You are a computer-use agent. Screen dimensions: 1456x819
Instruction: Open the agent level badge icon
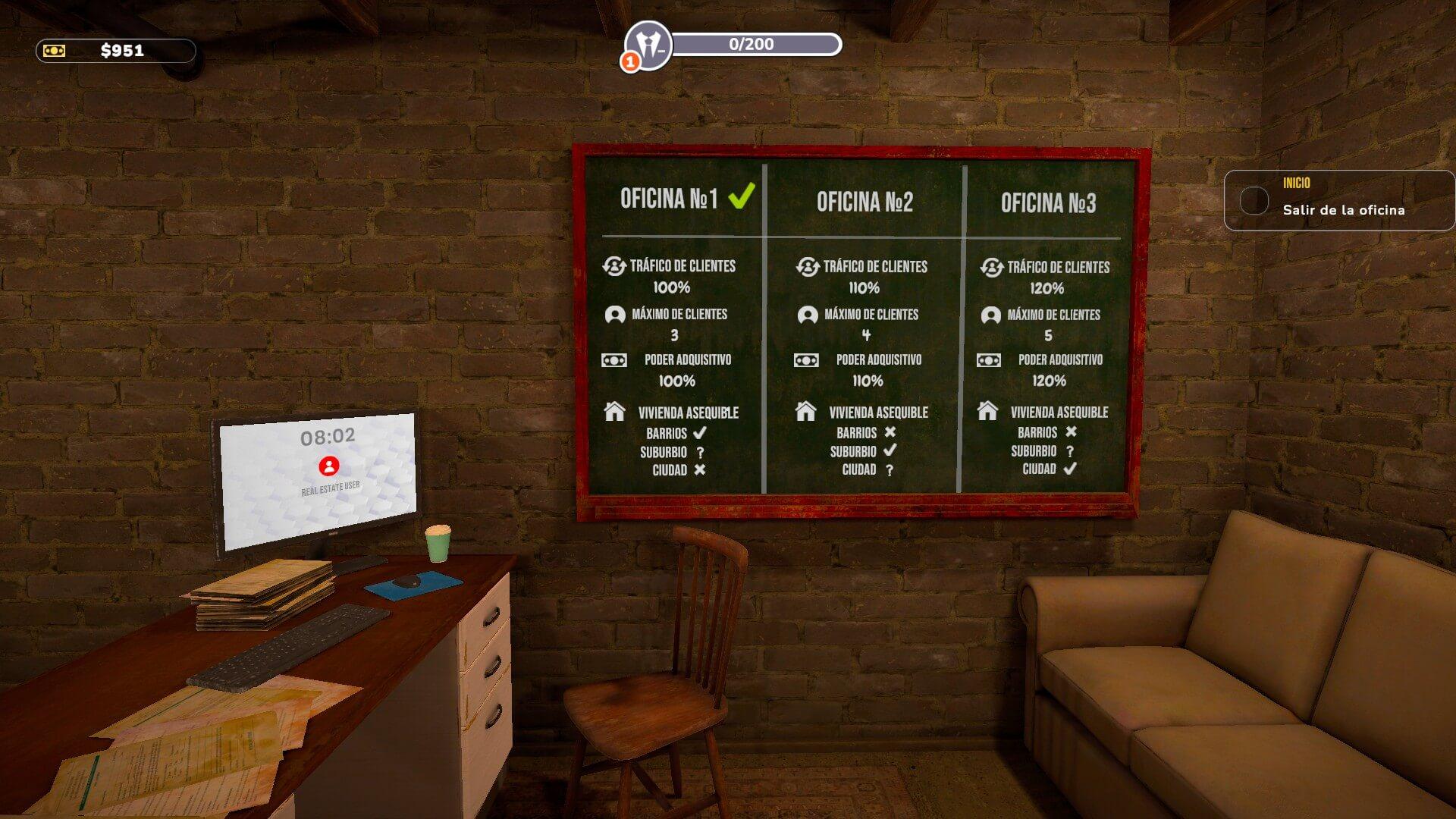coord(648,45)
